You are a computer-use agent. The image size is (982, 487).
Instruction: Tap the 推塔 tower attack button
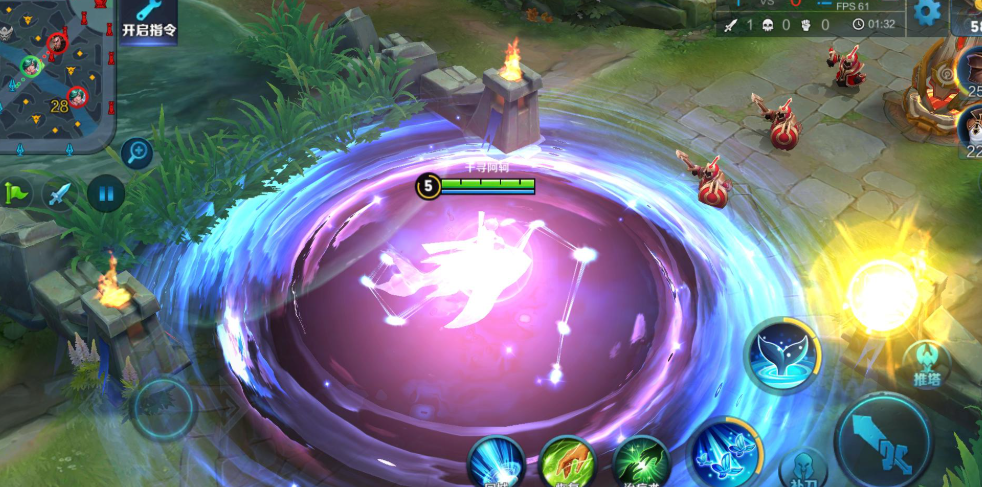click(x=926, y=364)
